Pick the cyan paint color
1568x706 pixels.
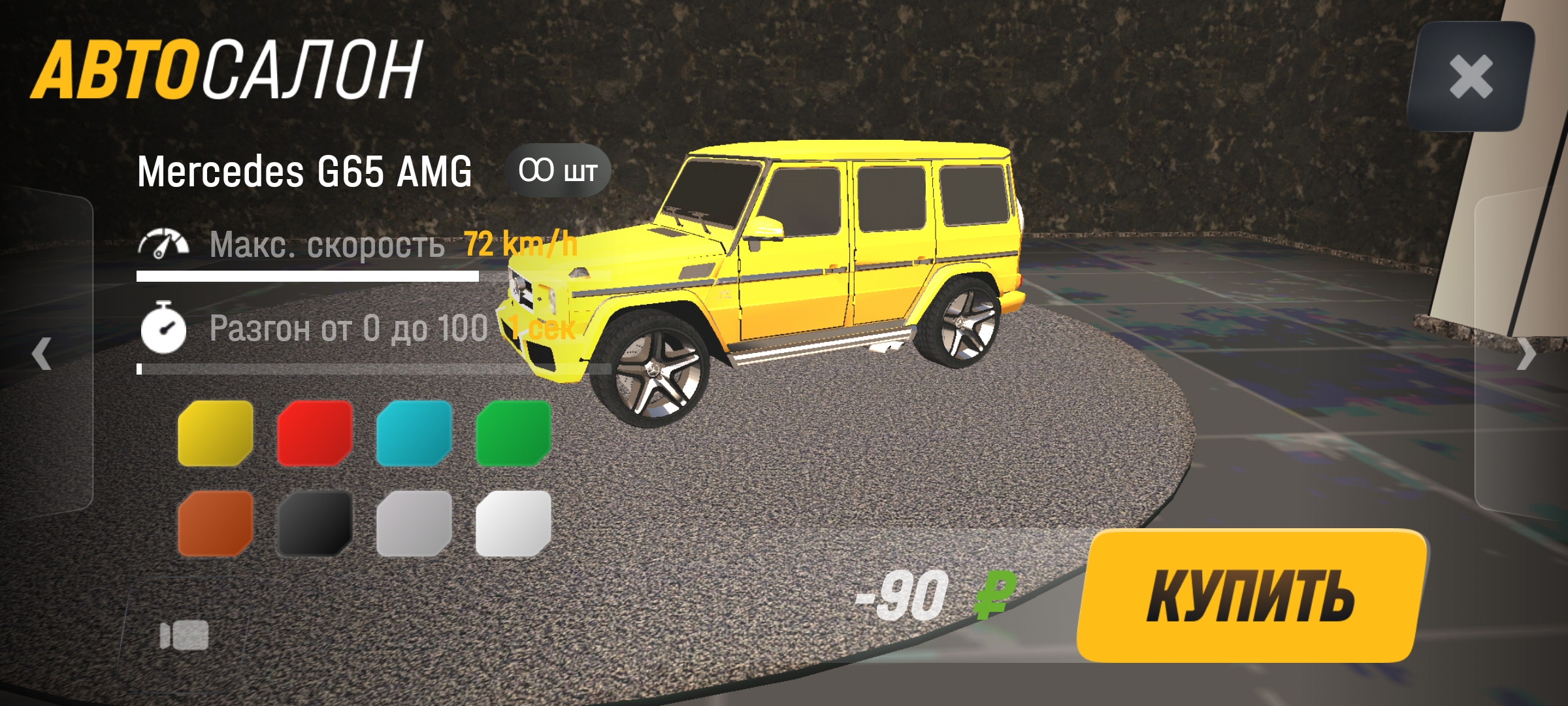pyautogui.click(x=414, y=433)
